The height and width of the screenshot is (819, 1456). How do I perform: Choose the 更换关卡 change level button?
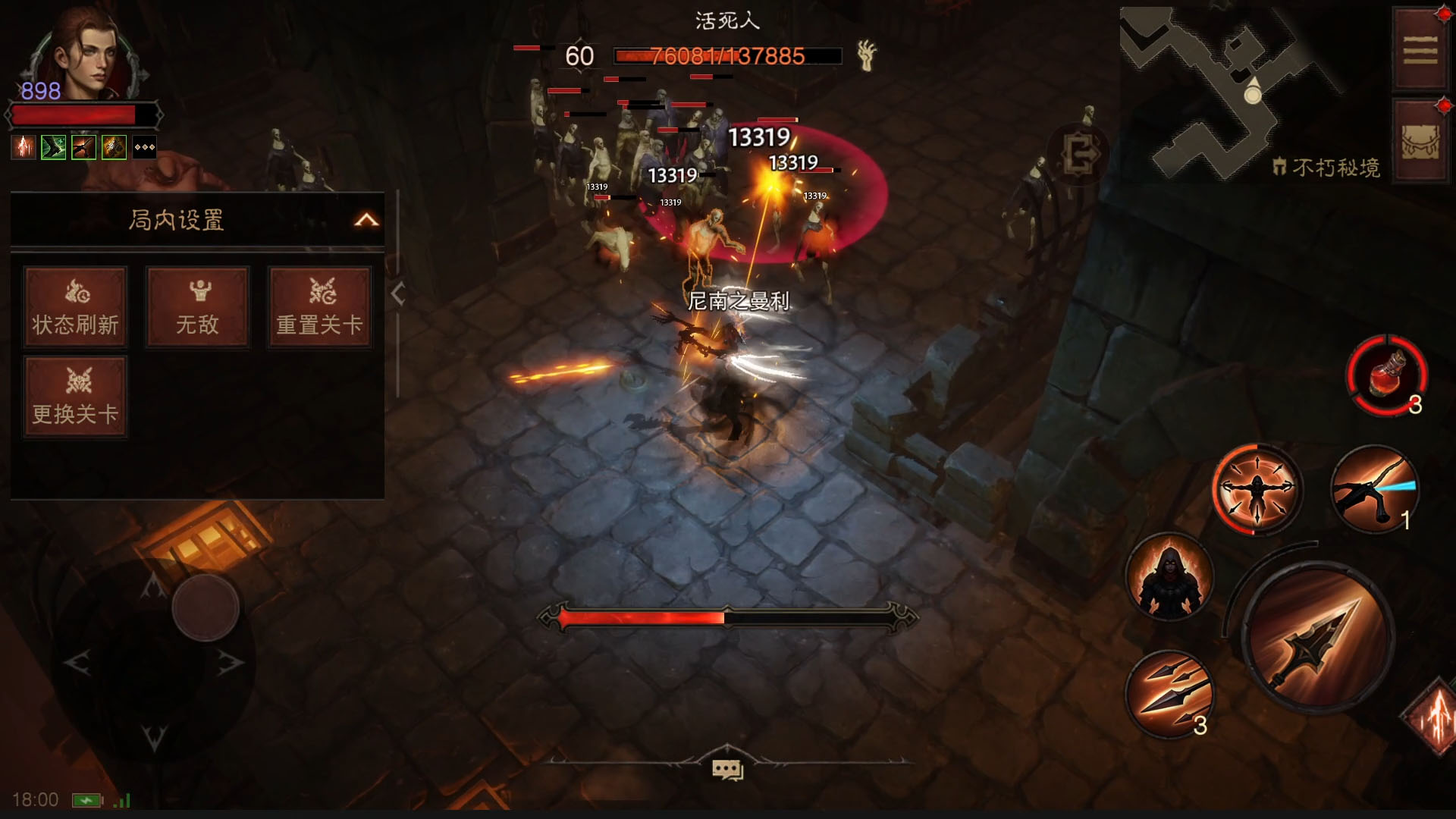75,397
